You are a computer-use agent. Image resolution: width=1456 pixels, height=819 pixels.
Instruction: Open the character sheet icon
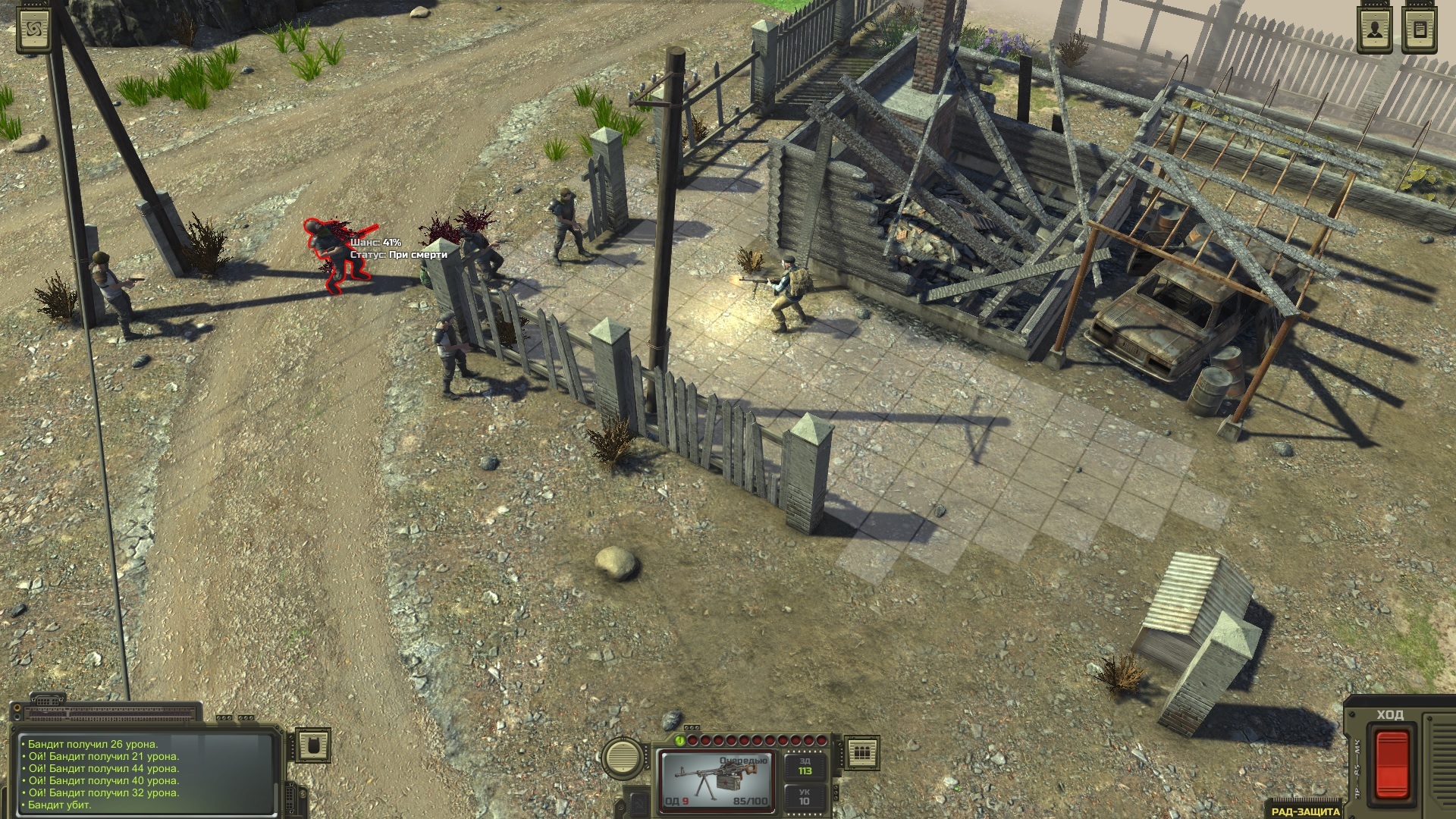click(x=1374, y=31)
